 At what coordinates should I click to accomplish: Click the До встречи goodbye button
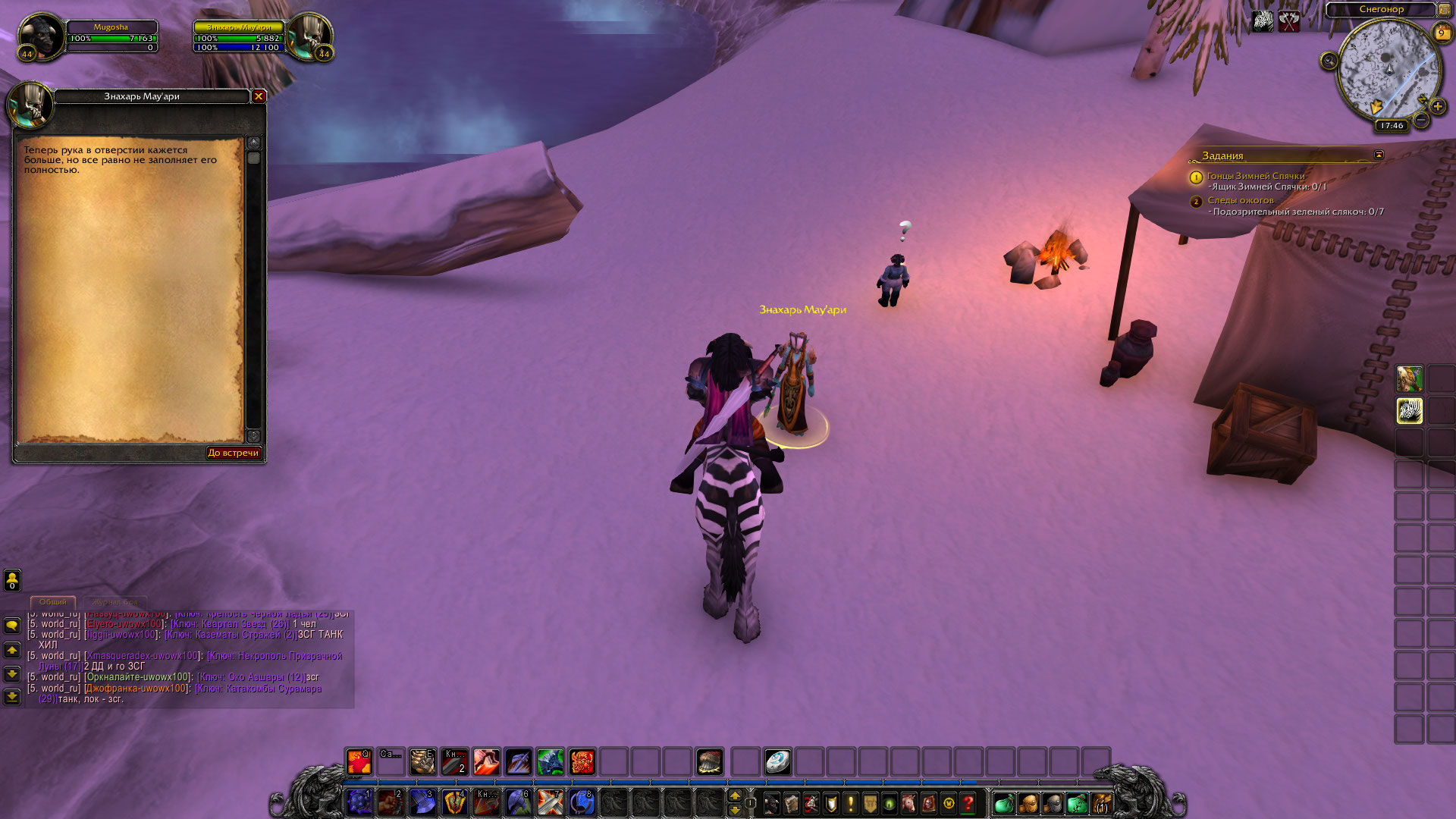point(234,453)
